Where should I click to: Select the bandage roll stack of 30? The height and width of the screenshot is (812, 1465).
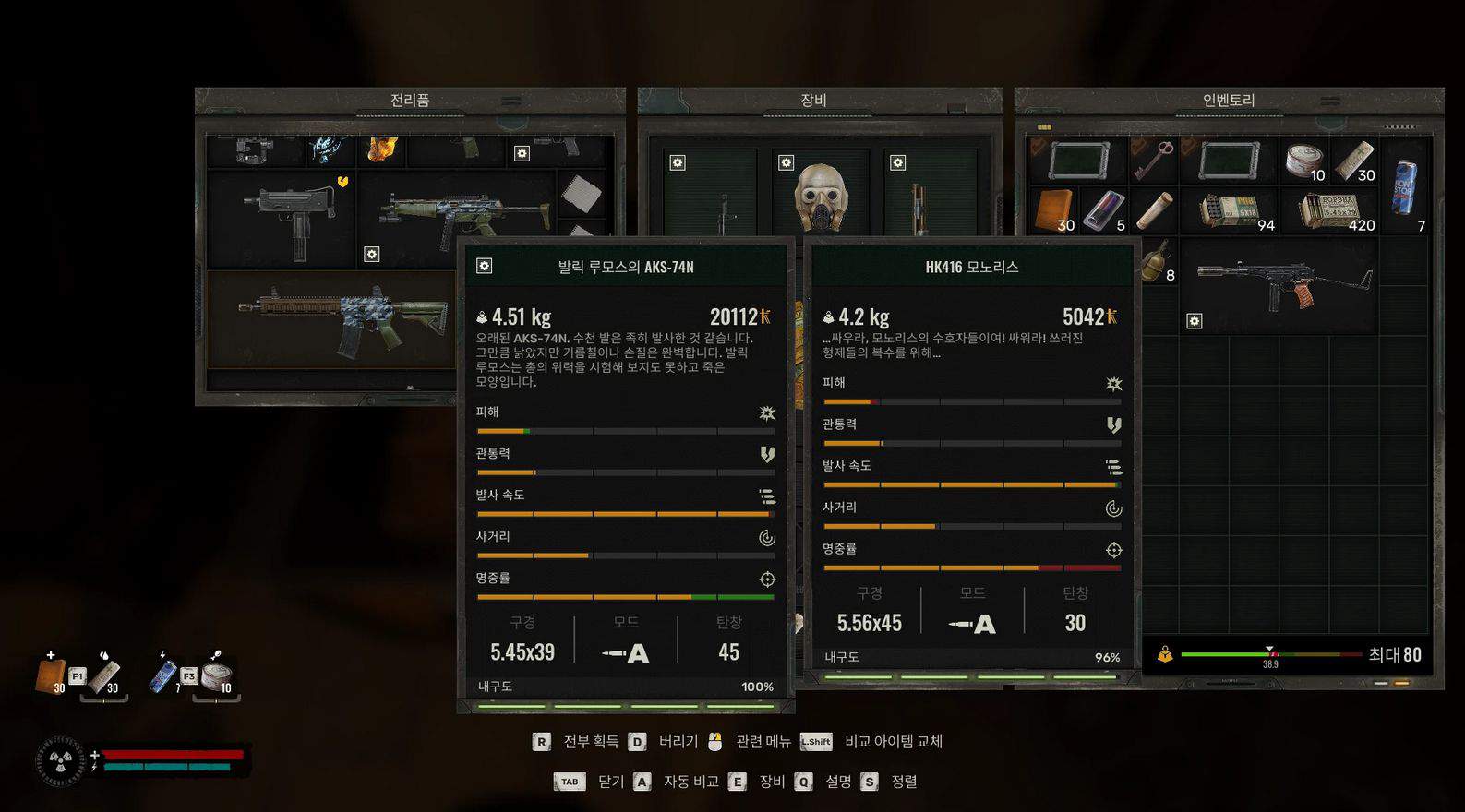(1353, 161)
